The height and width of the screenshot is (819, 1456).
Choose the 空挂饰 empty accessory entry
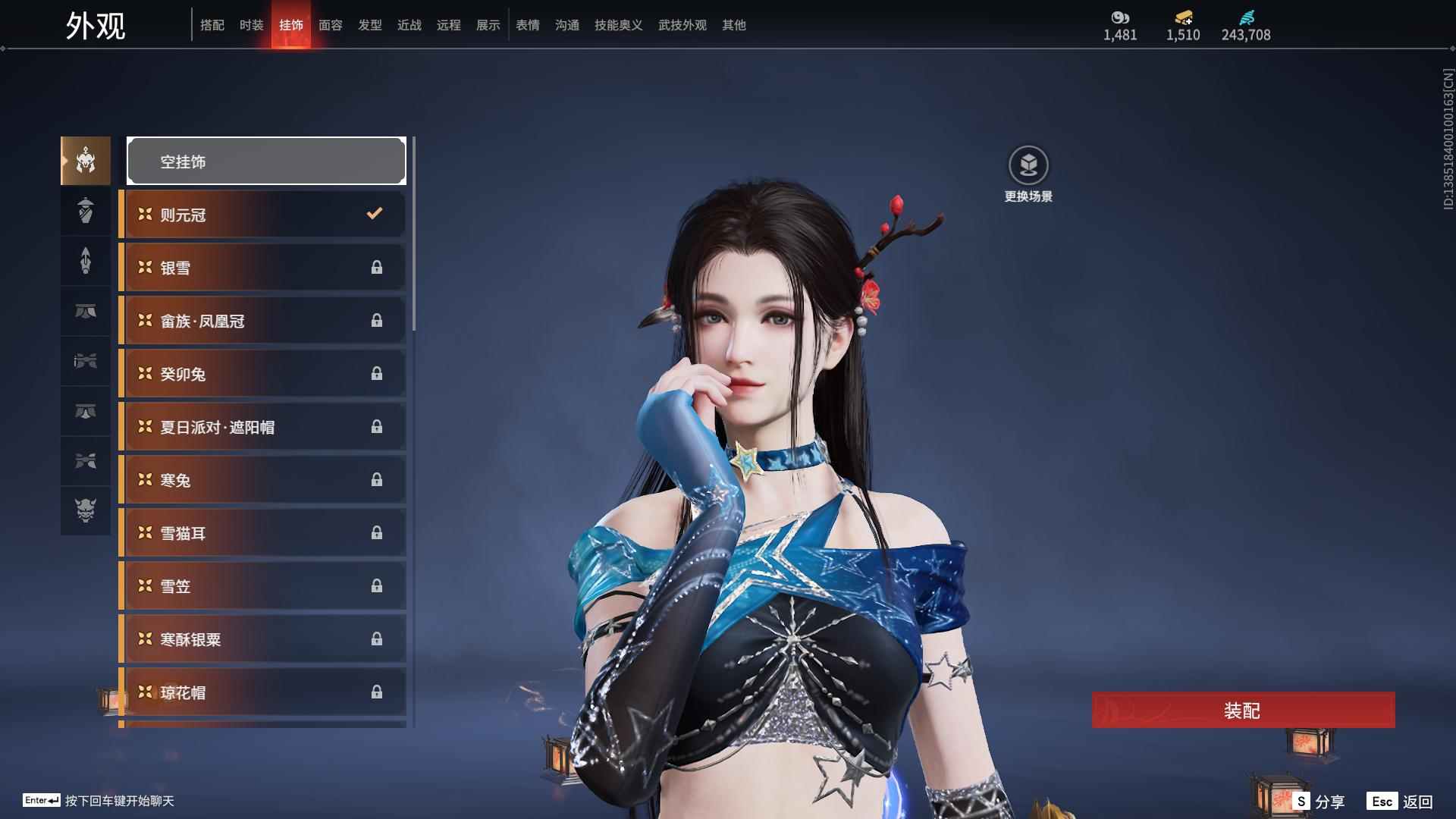click(x=266, y=161)
